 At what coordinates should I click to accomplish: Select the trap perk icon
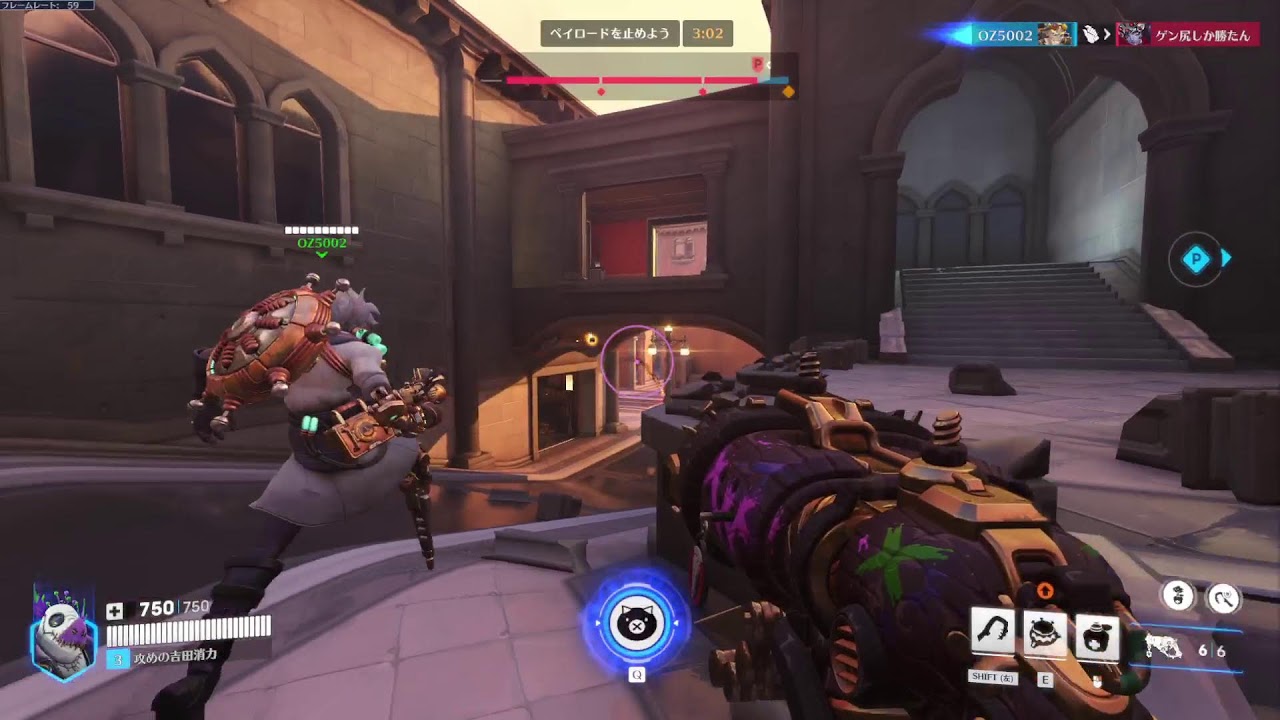1180,597
